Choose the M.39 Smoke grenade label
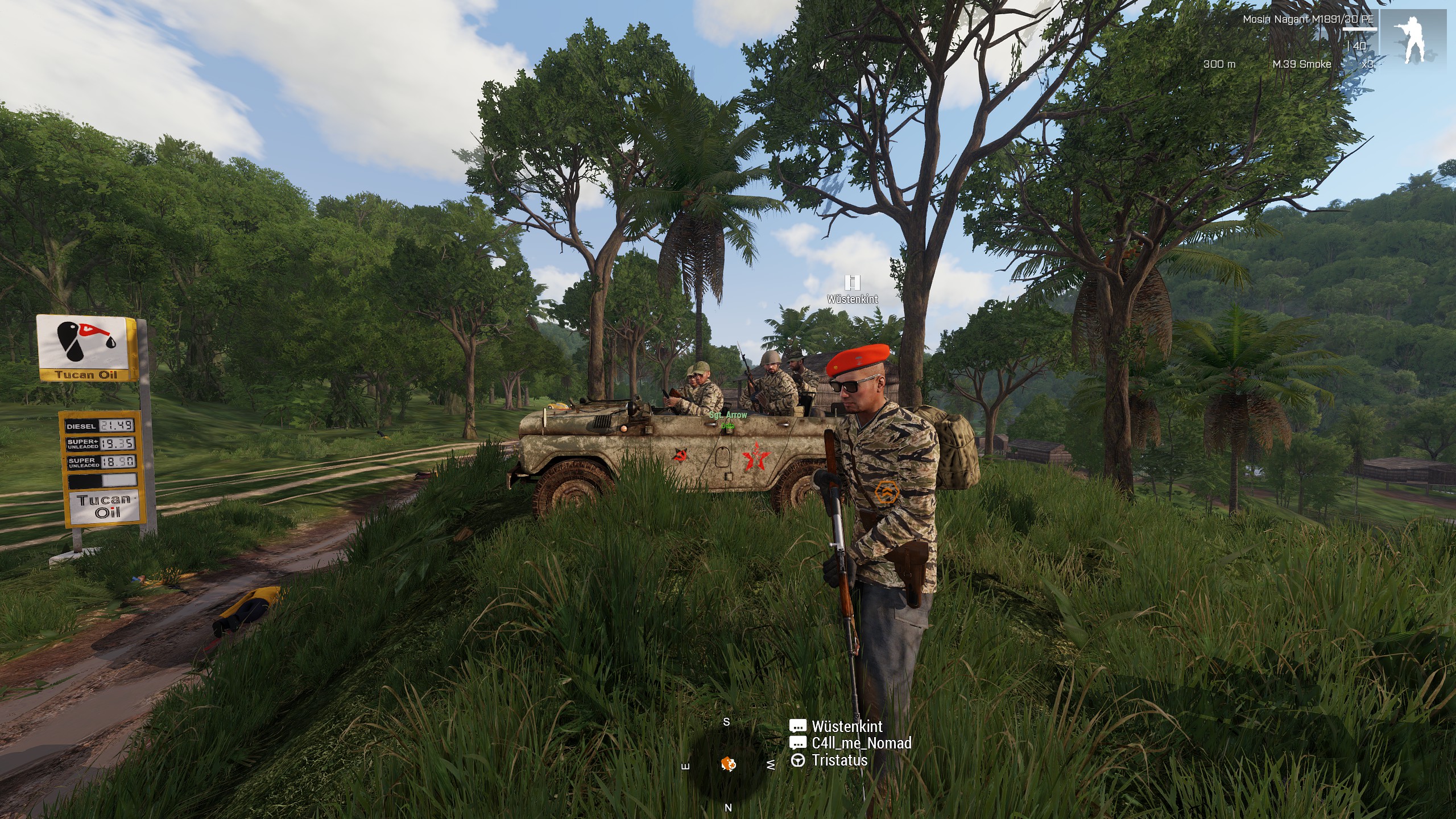 point(1301,64)
